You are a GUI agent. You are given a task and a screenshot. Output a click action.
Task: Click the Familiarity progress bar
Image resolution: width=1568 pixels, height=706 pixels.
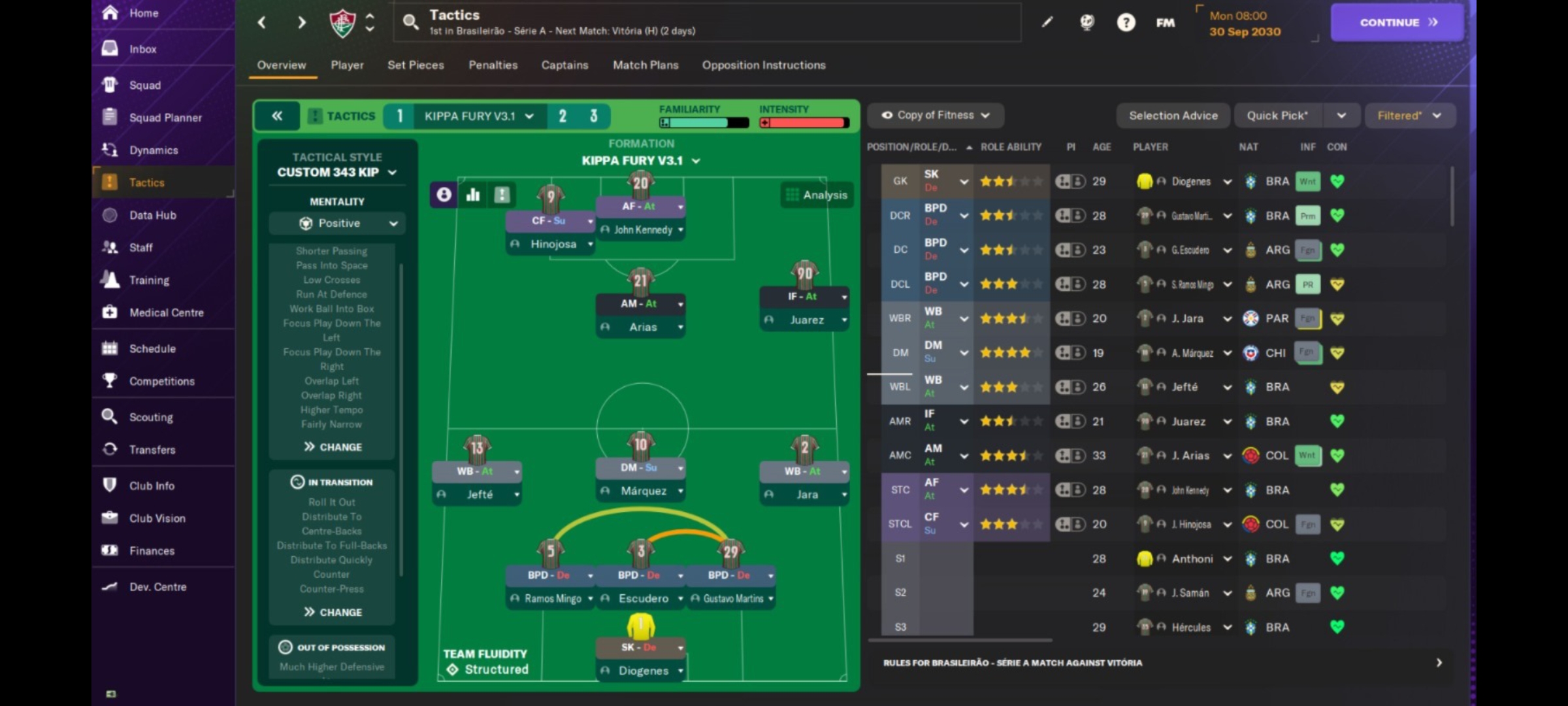(x=702, y=122)
